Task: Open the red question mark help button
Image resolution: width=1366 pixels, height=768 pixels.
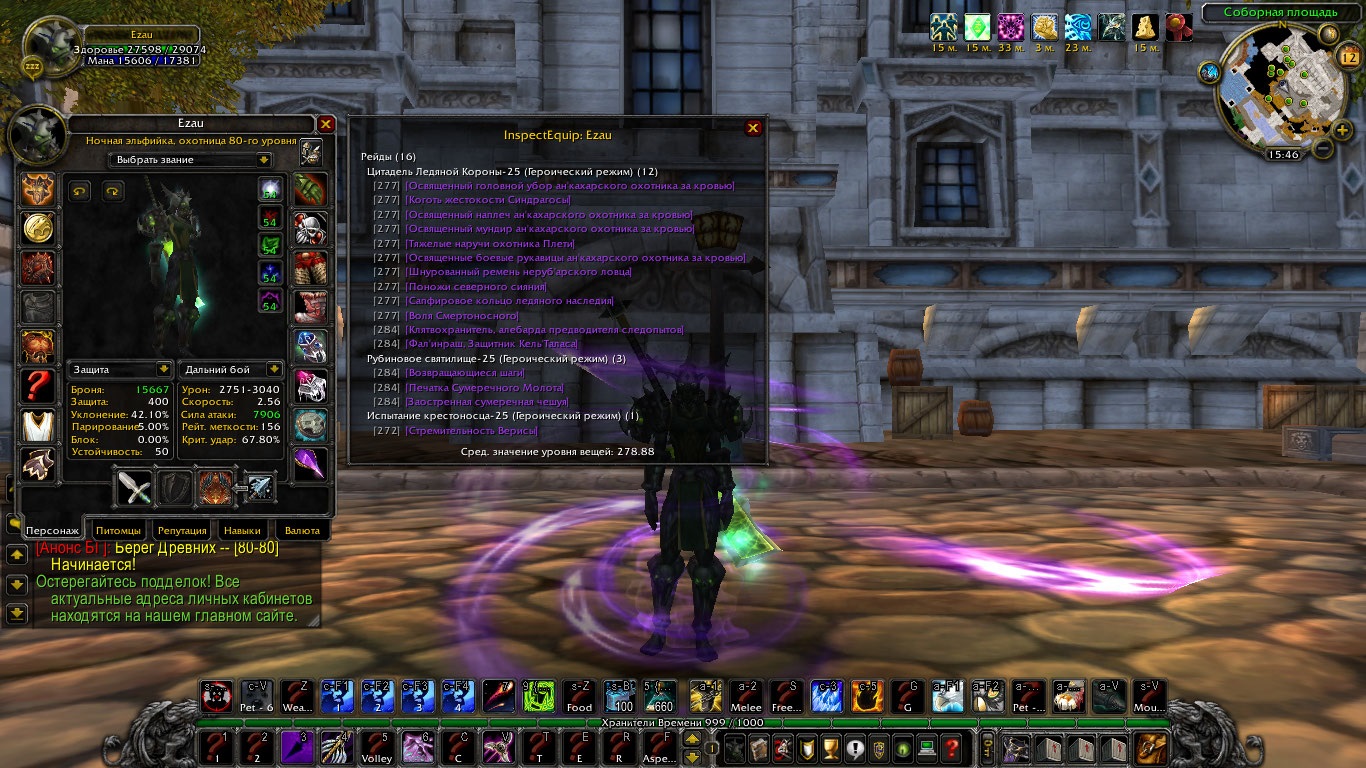Action: pos(952,746)
